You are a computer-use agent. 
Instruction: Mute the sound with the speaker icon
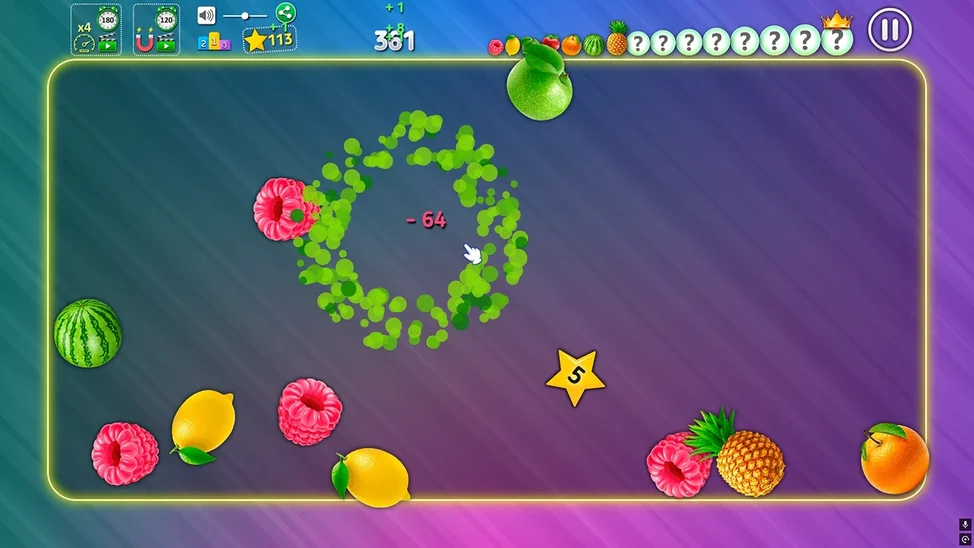click(x=206, y=16)
